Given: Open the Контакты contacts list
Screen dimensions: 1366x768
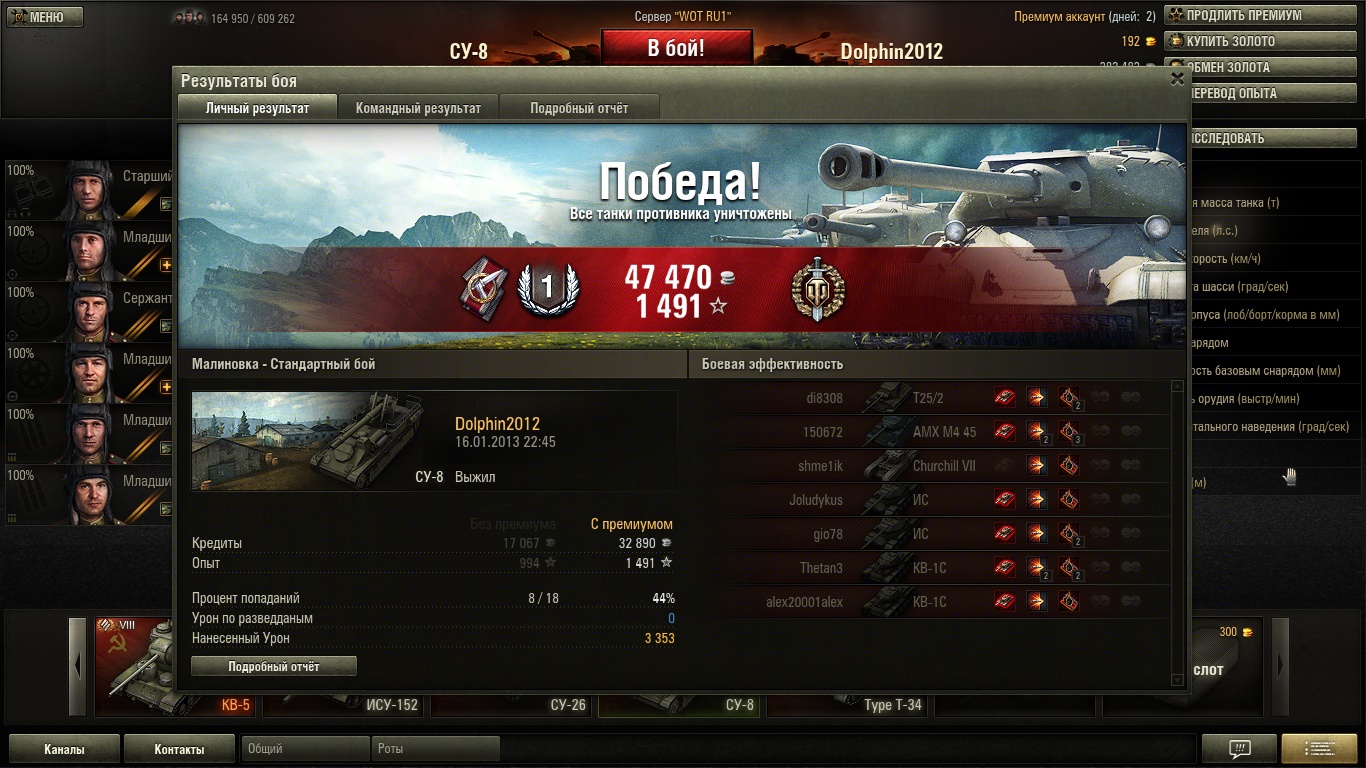Looking at the screenshot, I should [179, 749].
